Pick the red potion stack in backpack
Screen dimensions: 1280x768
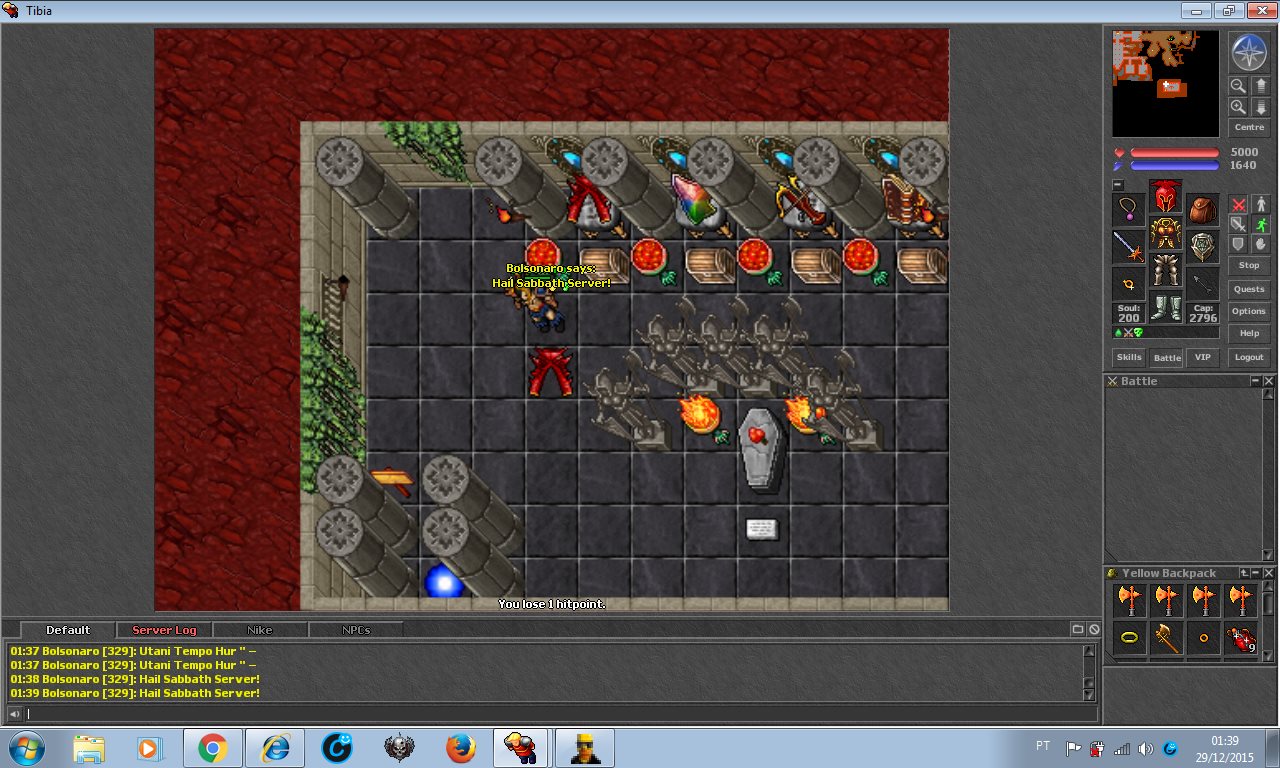point(1241,638)
